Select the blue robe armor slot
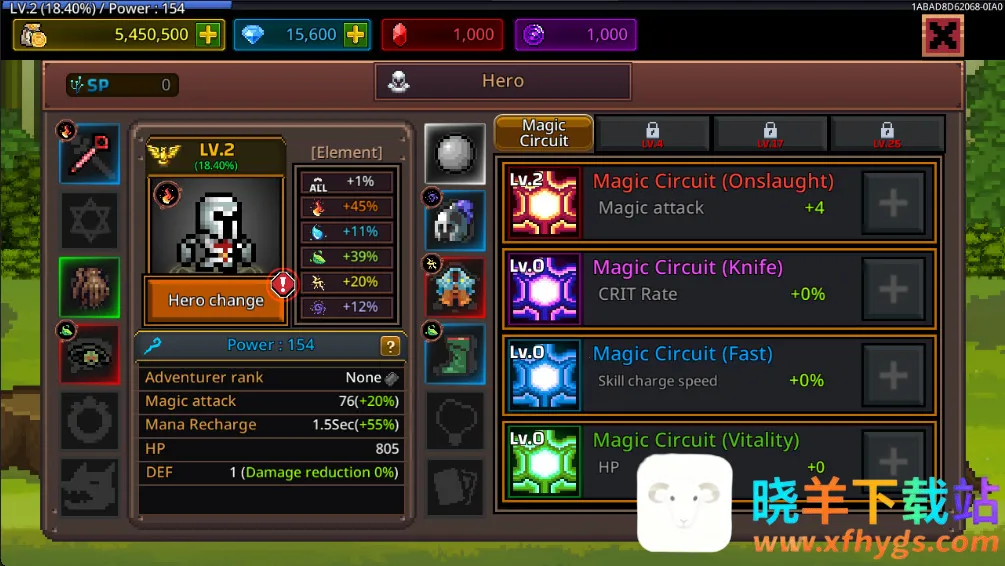This screenshot has height=566, width=1005. pos(455,287)
